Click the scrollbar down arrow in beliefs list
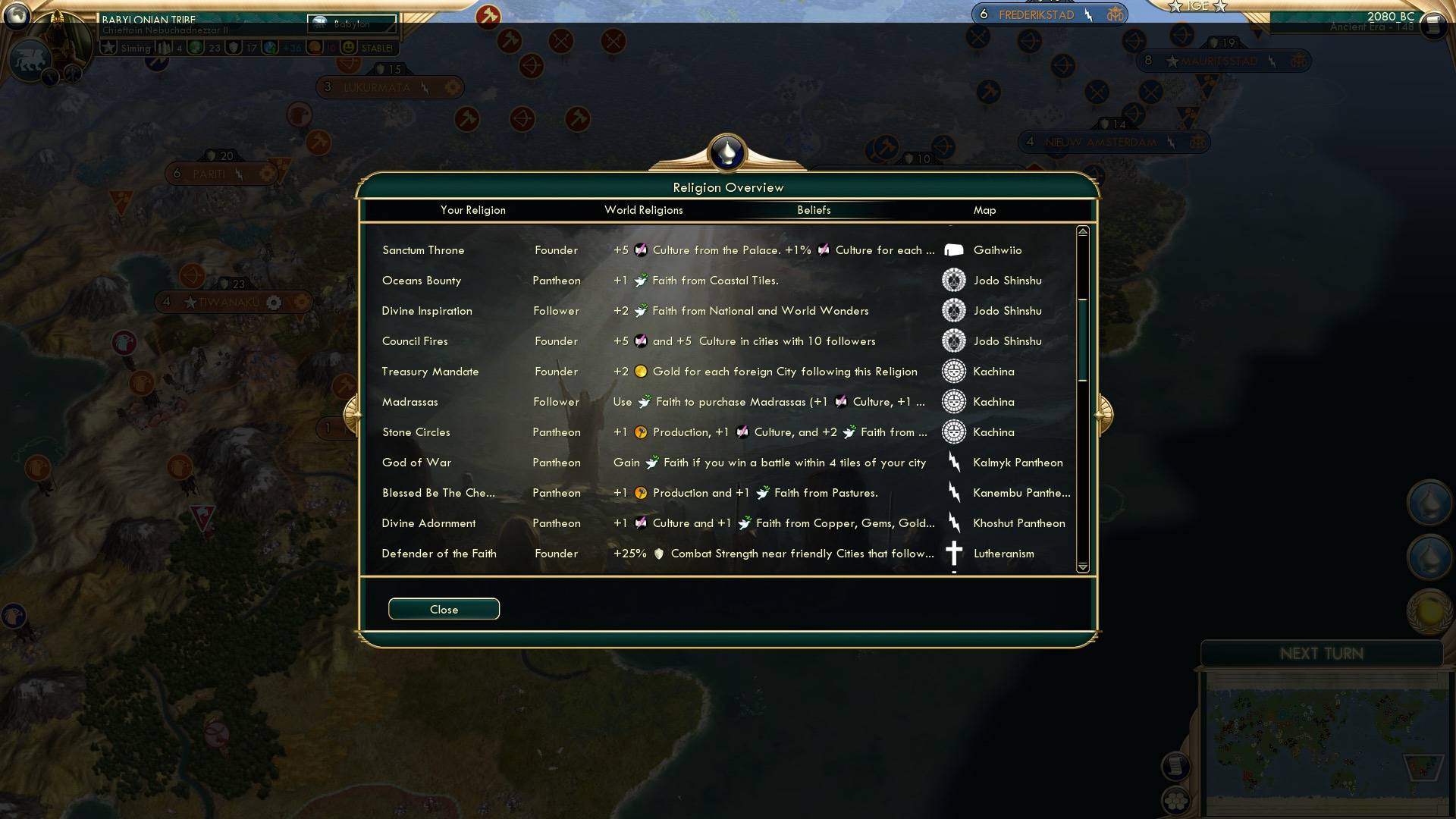This screenshot has height=819, width=1456. [1082, 569]
